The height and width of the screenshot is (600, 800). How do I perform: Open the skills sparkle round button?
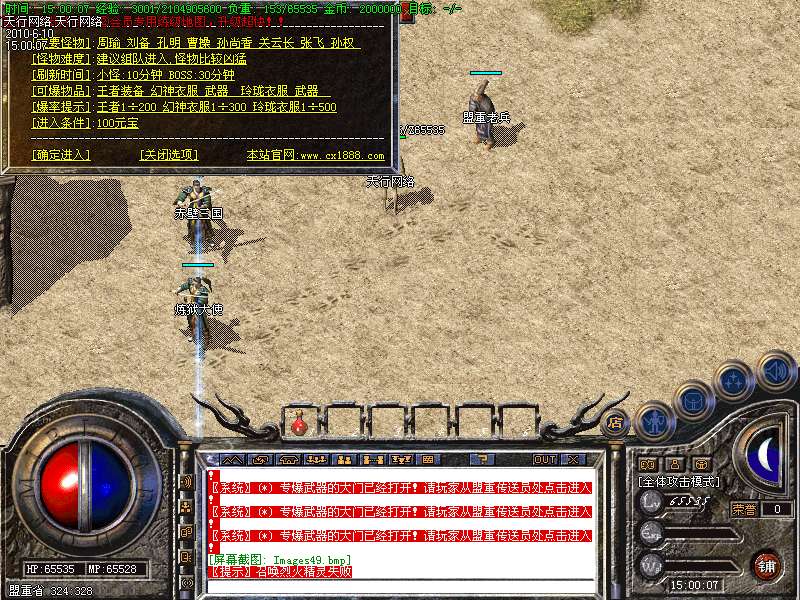tap(735, 381)
